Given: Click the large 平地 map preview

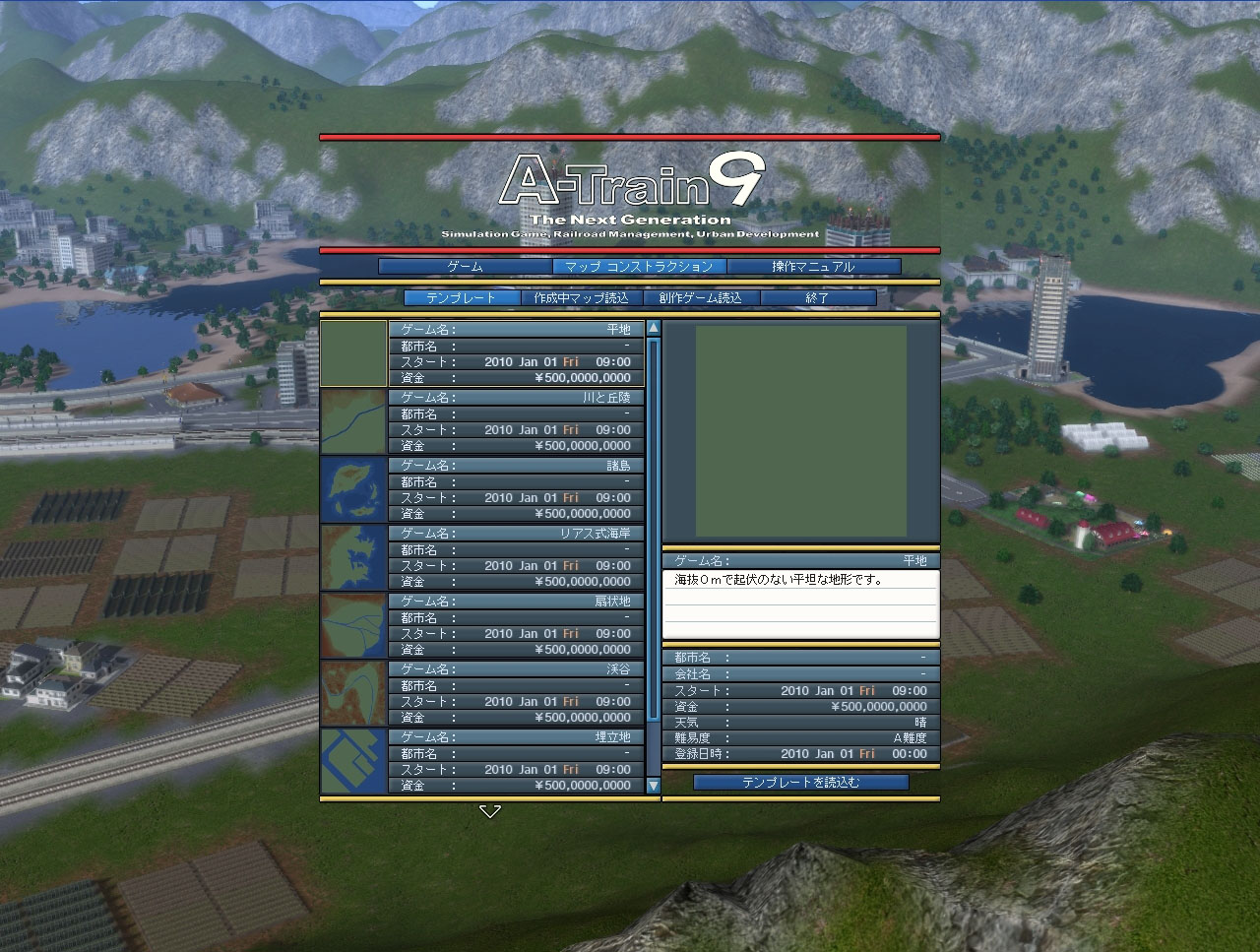Looking at the screenshot, I should [800, 431].
